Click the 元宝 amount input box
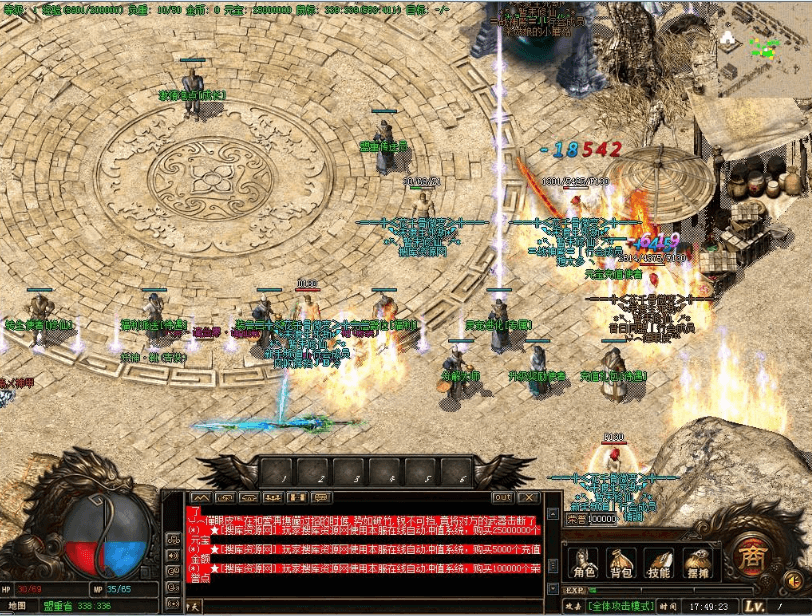The image size is (812, 616). point(603,519)
